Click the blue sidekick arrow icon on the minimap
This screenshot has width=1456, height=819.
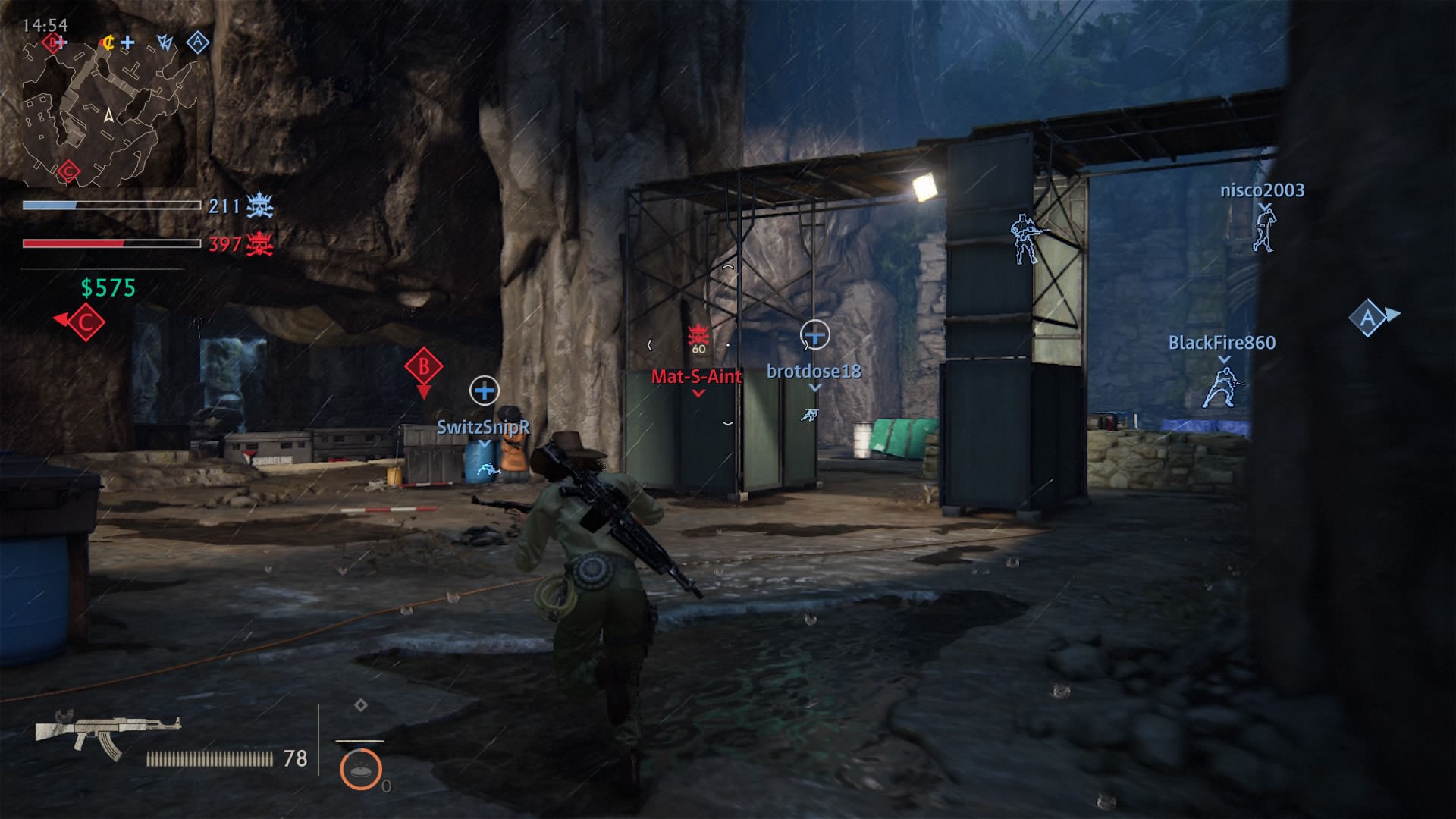pyautogui.click(x=166, y=42)
